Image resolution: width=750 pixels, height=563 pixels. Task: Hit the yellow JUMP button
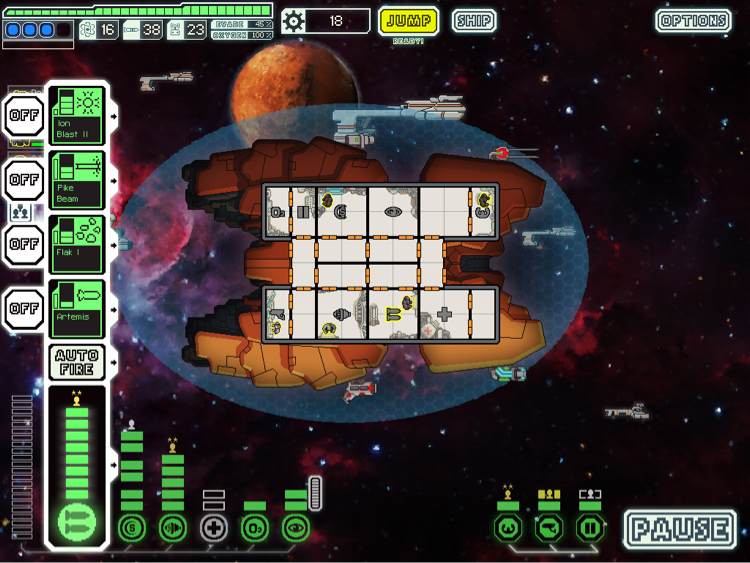tap(408, 20)
